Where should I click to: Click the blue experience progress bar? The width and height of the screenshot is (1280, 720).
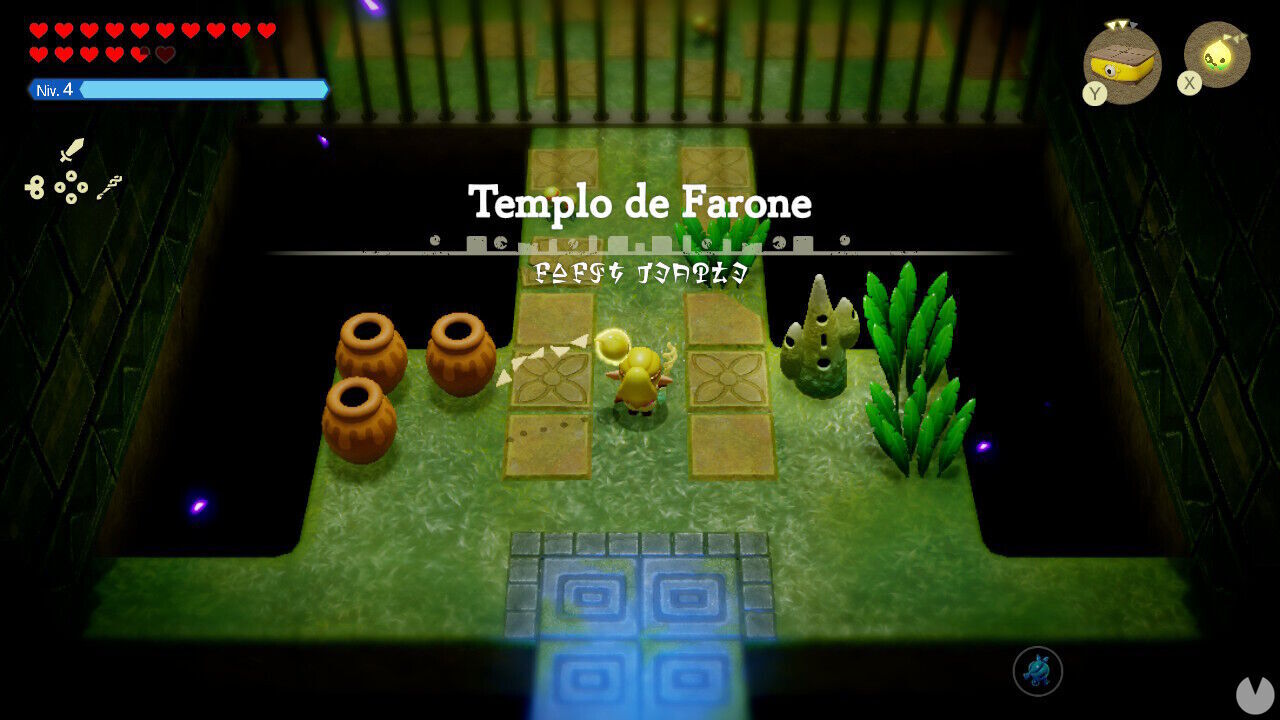[x=205, y=89]
